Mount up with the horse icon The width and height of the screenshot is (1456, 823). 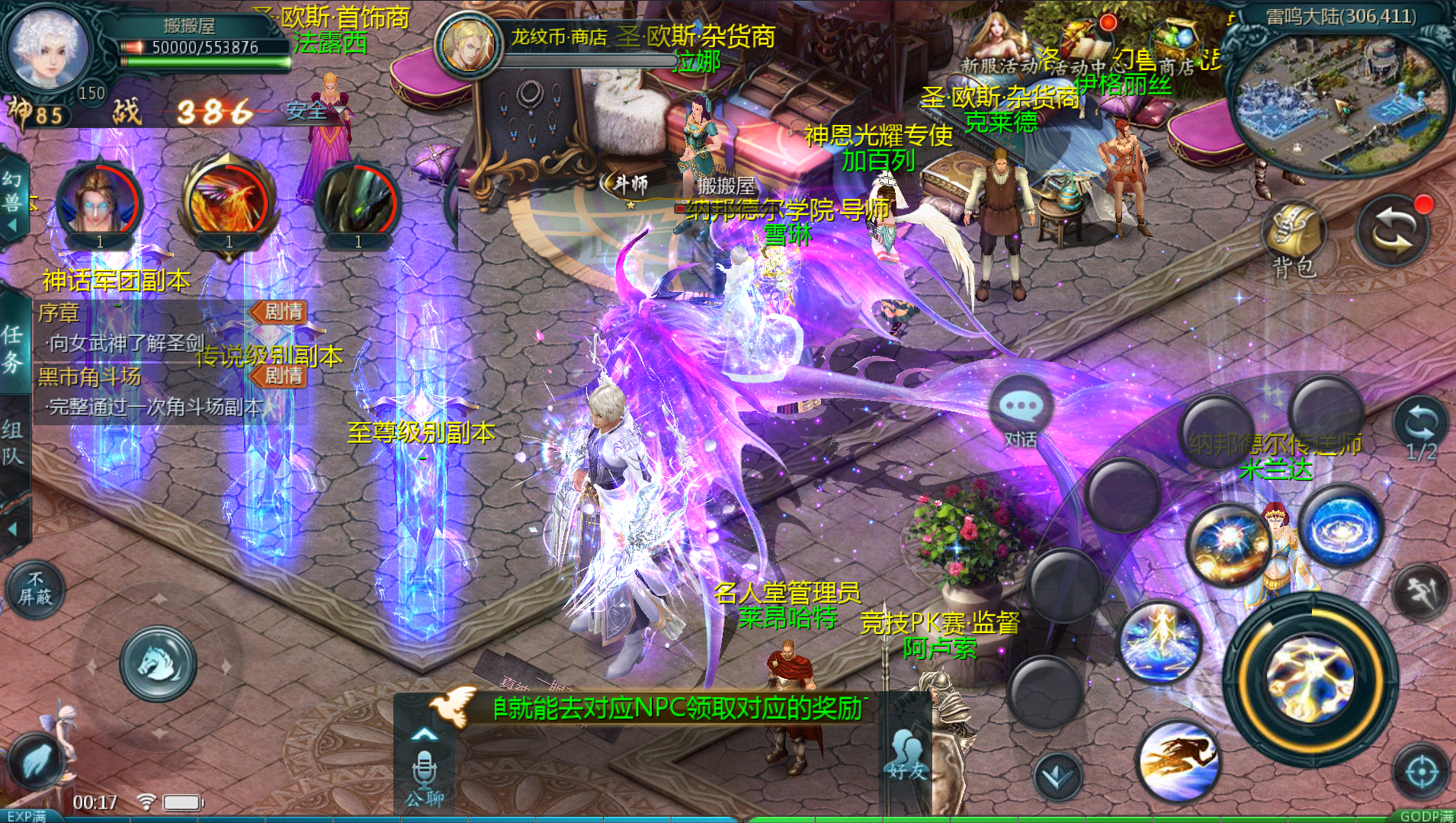tap(159, 663)
